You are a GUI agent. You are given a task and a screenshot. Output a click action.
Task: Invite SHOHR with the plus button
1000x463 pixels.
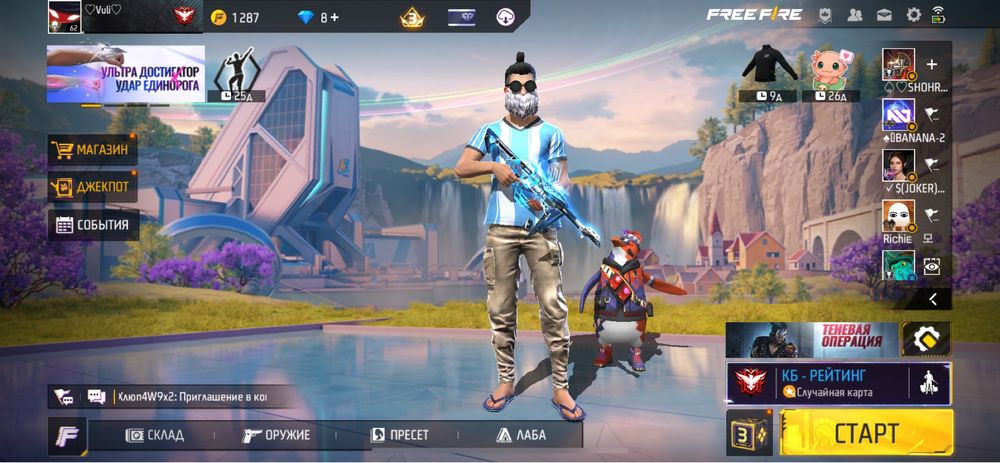coord(932,63)
